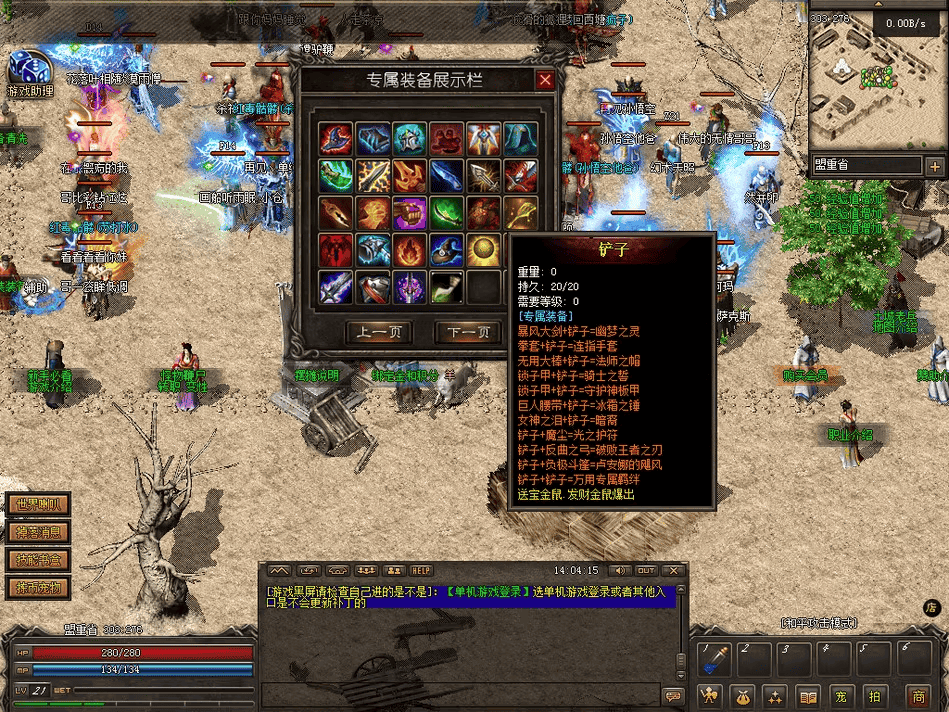
Task: Select the red flame orb item
Action: [x=409, y=249]
